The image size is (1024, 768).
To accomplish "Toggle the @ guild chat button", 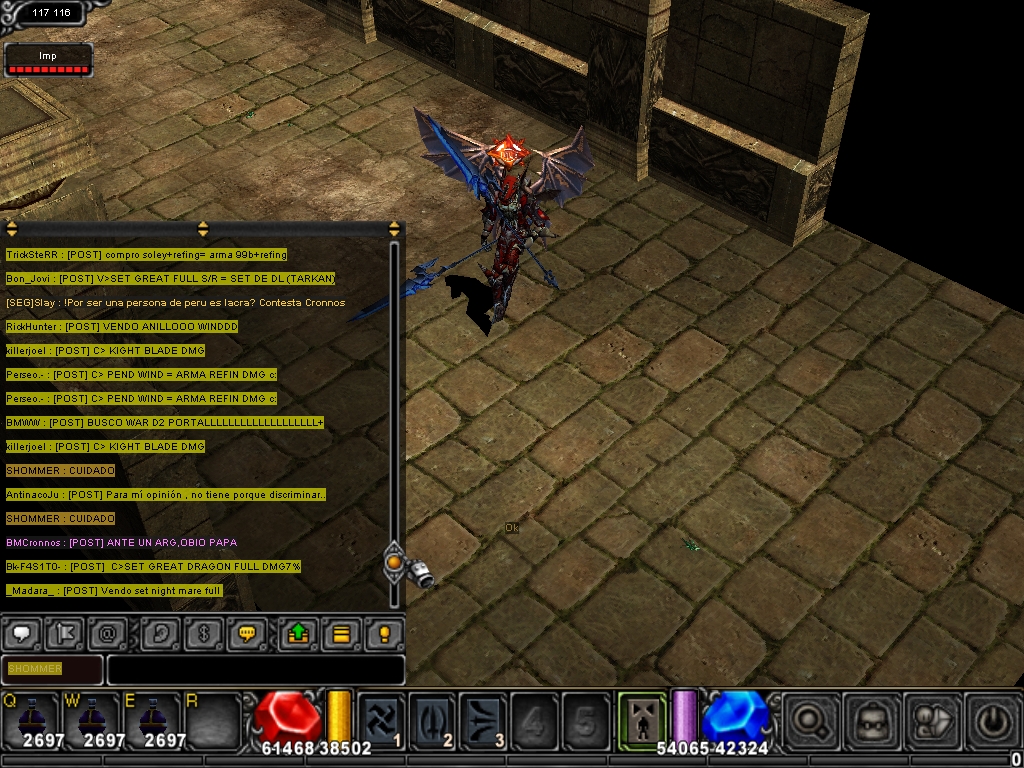I will tap(106, 634).
